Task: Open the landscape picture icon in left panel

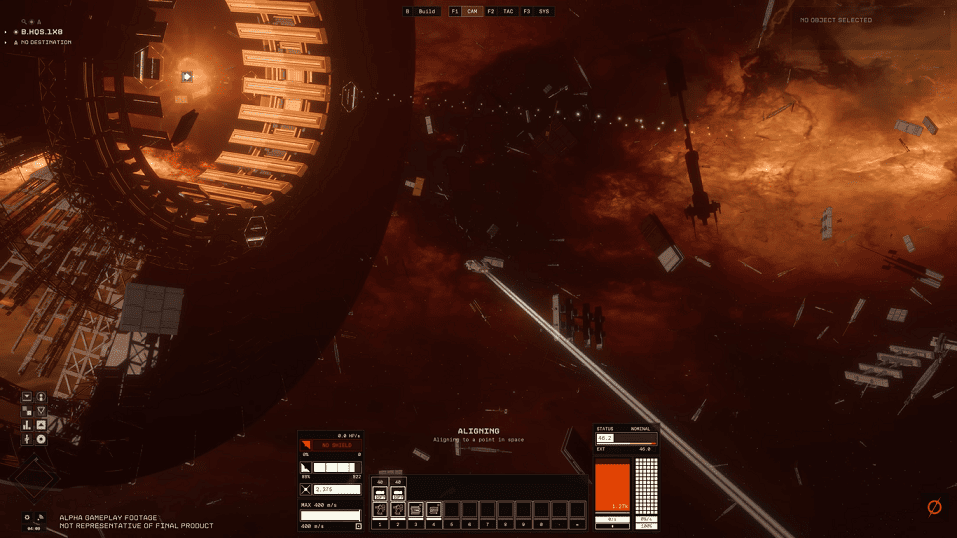Action: coord(41,425)
